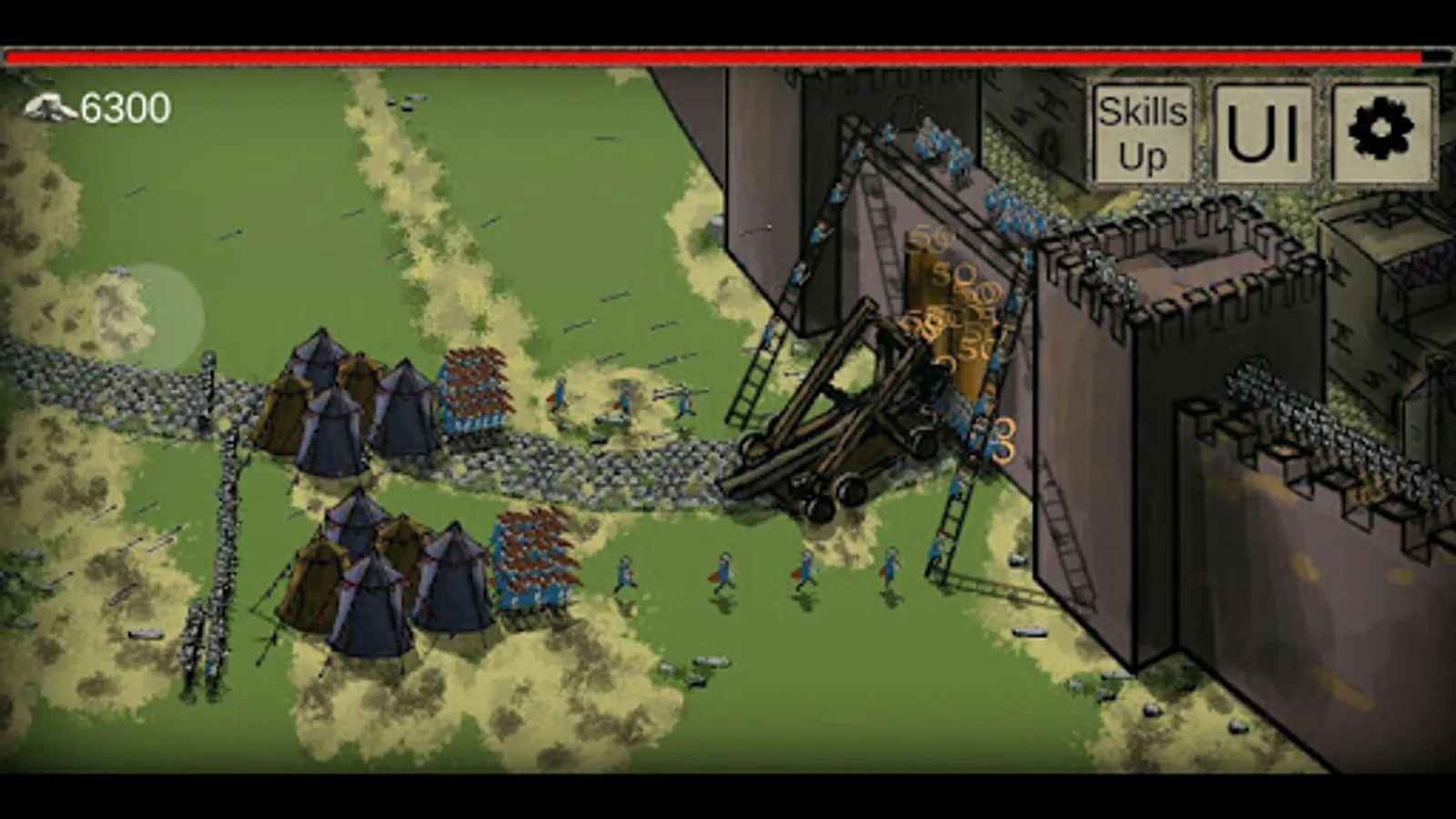This screenshot has width=1456, height=819.
Task: Select a running soldier on the grass field
Action: tap(723, 569)
